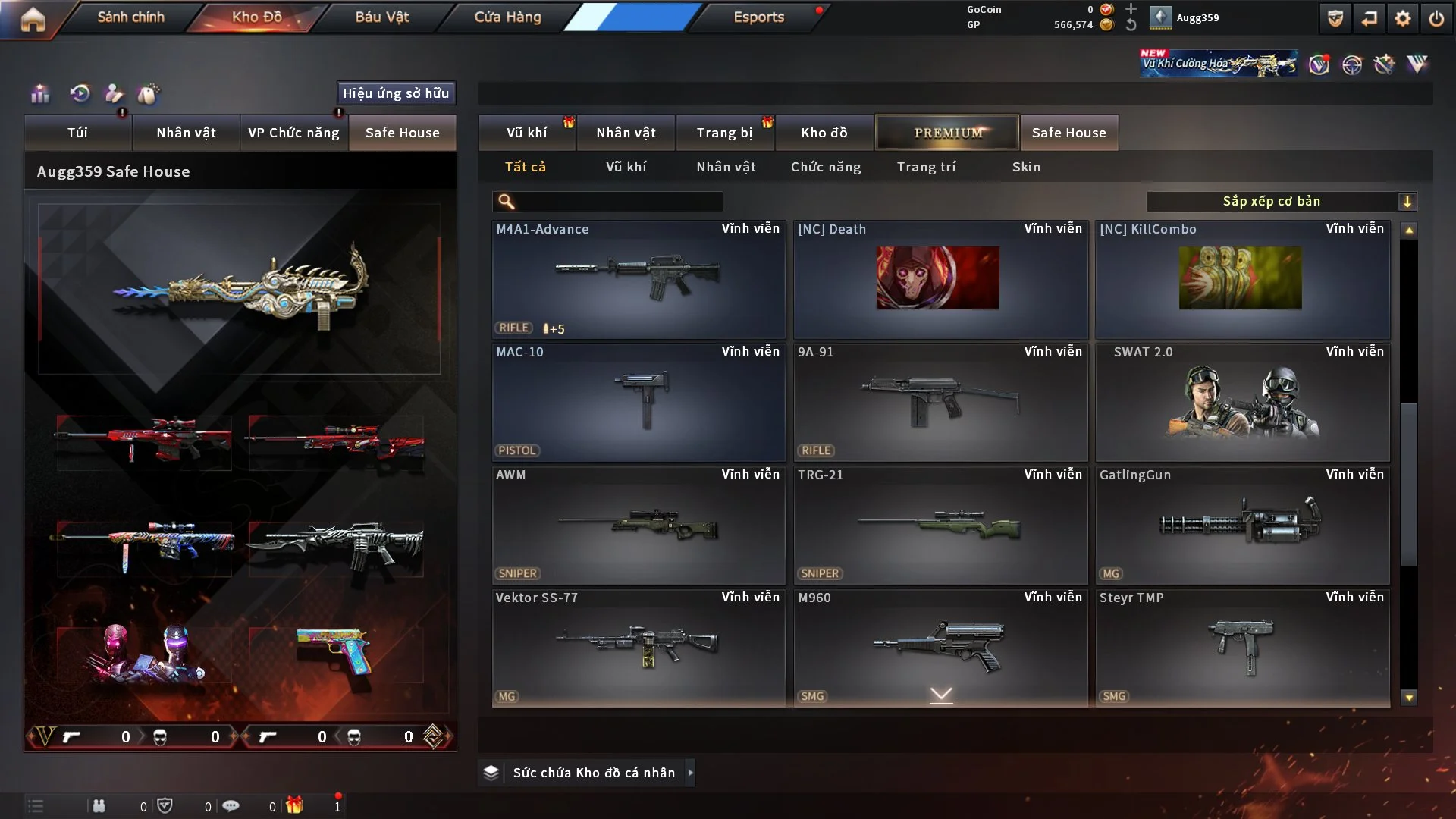Choose the AWM sniper item
The height and width of the screenshot is (819, 1456).
coord(638,525)
